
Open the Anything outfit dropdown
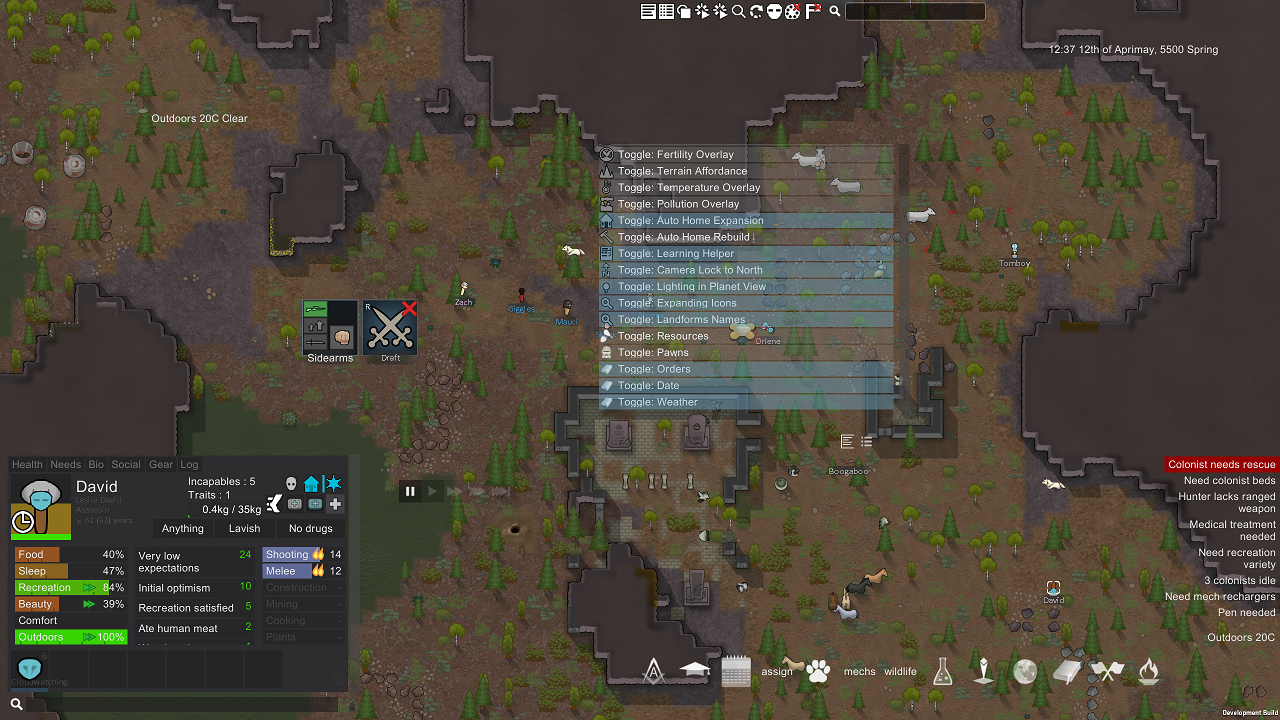point(182,528)
